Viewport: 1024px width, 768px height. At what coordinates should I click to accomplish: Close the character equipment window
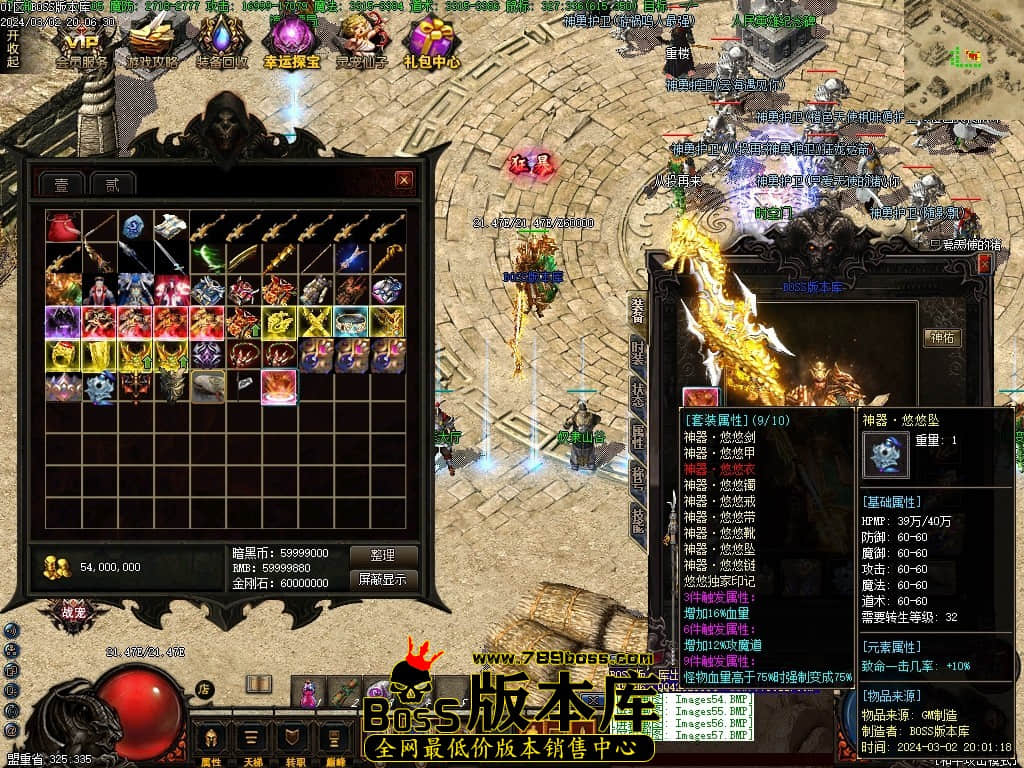[984, 263]
